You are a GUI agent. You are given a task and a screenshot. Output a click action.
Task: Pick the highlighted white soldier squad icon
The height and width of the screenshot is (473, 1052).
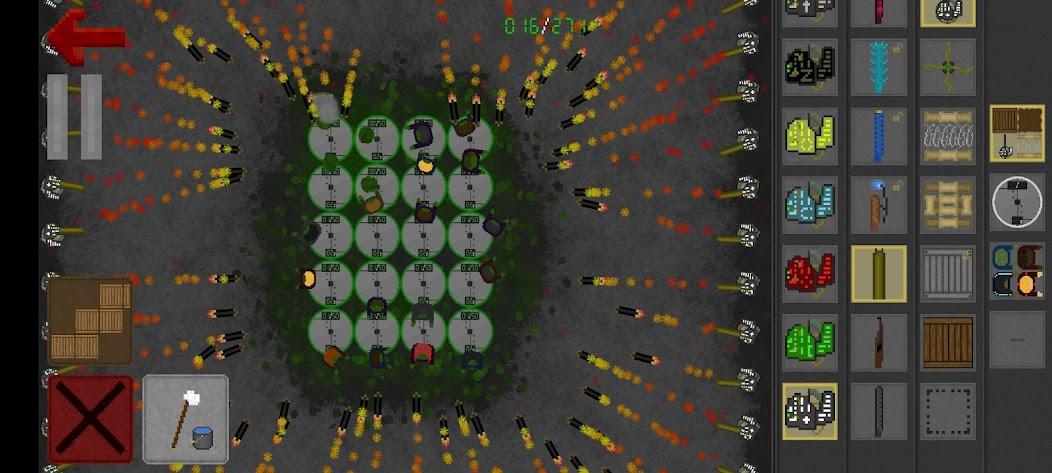810,411
